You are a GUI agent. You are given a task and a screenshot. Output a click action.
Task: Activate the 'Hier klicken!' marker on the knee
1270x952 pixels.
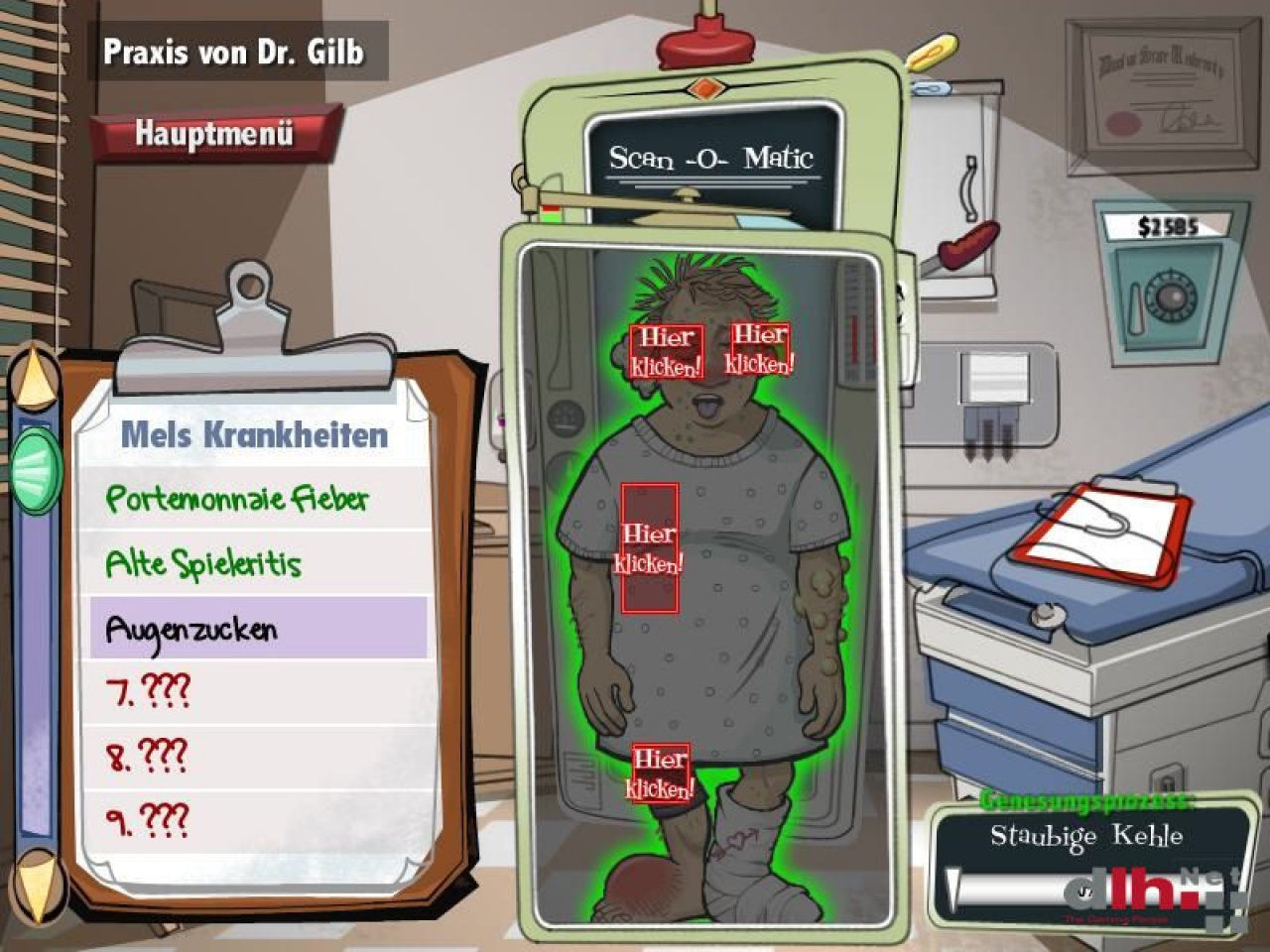(661, 773)
